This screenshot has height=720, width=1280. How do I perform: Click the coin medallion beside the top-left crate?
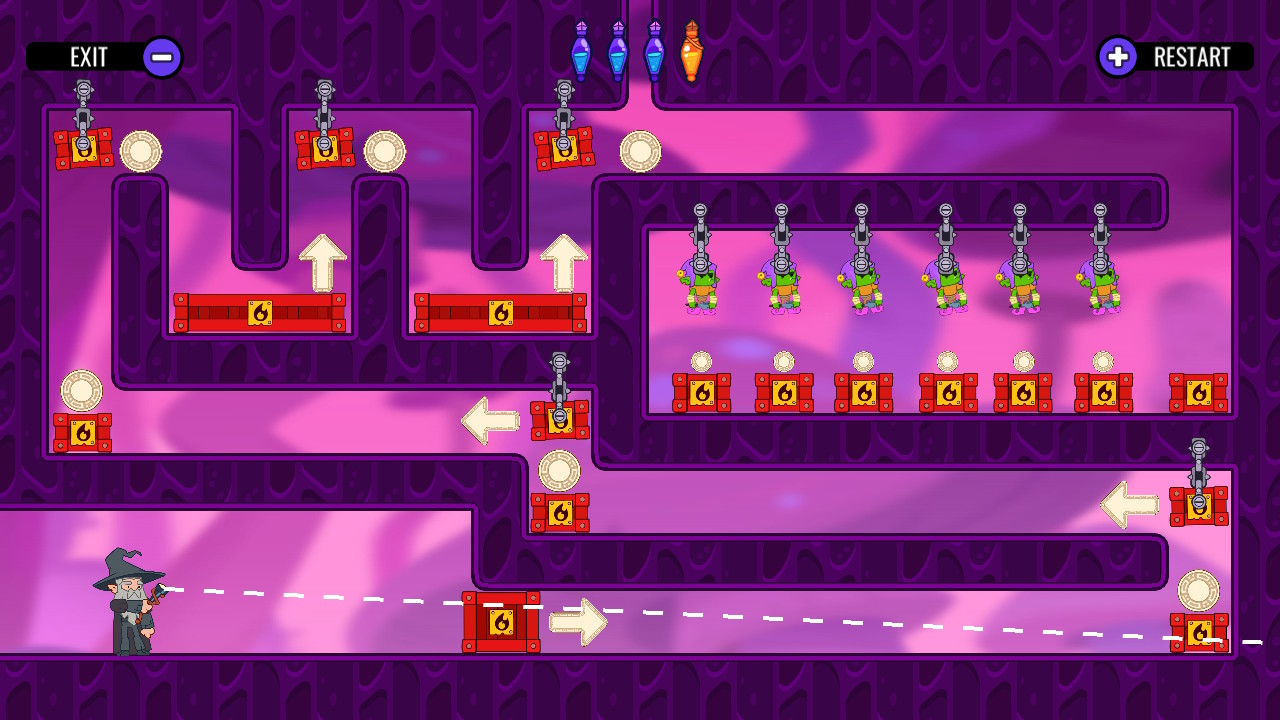140,152
